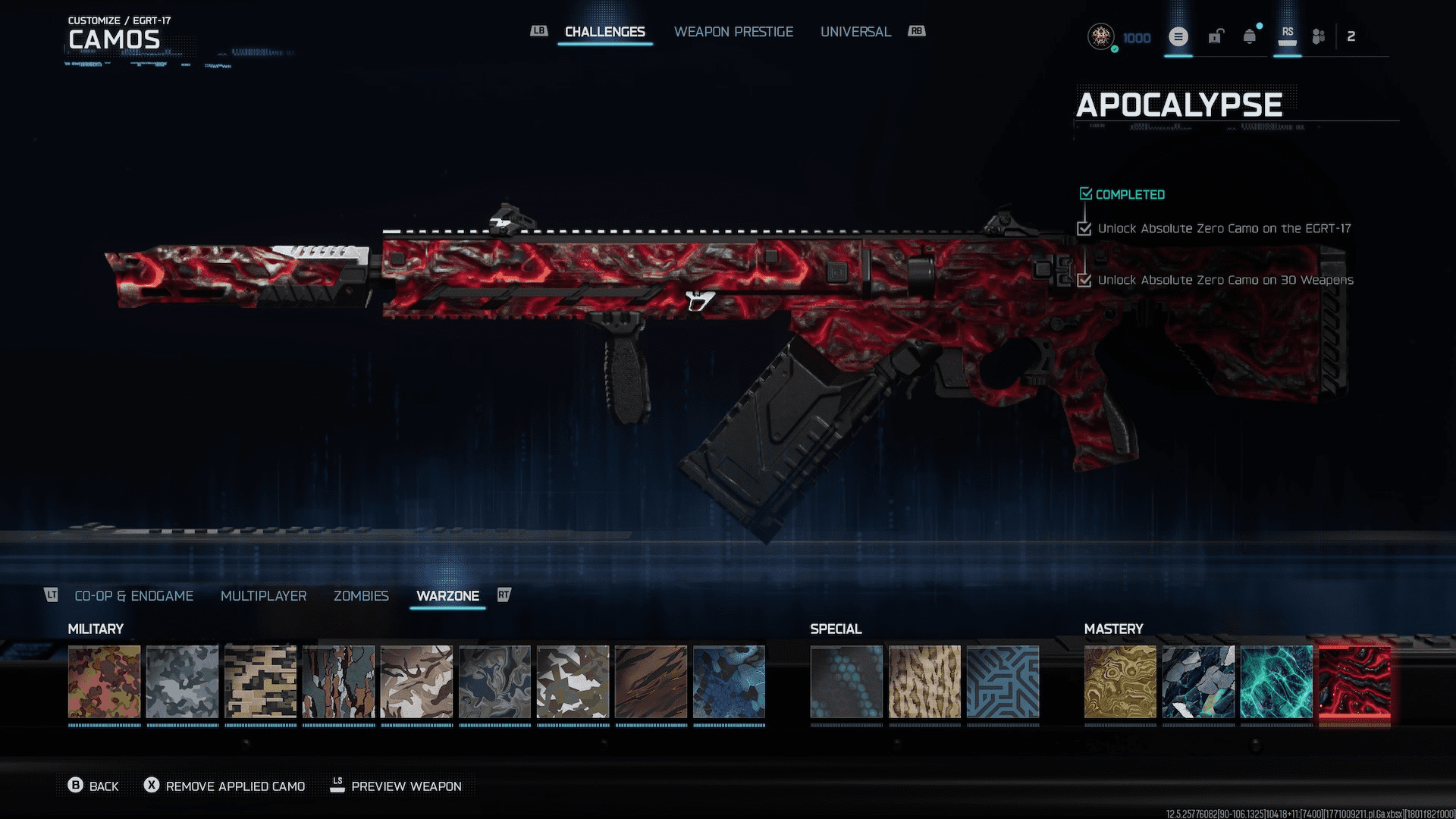Pick the gold mastery camo swatch
1456x819 pixels.
(1120, 682)
